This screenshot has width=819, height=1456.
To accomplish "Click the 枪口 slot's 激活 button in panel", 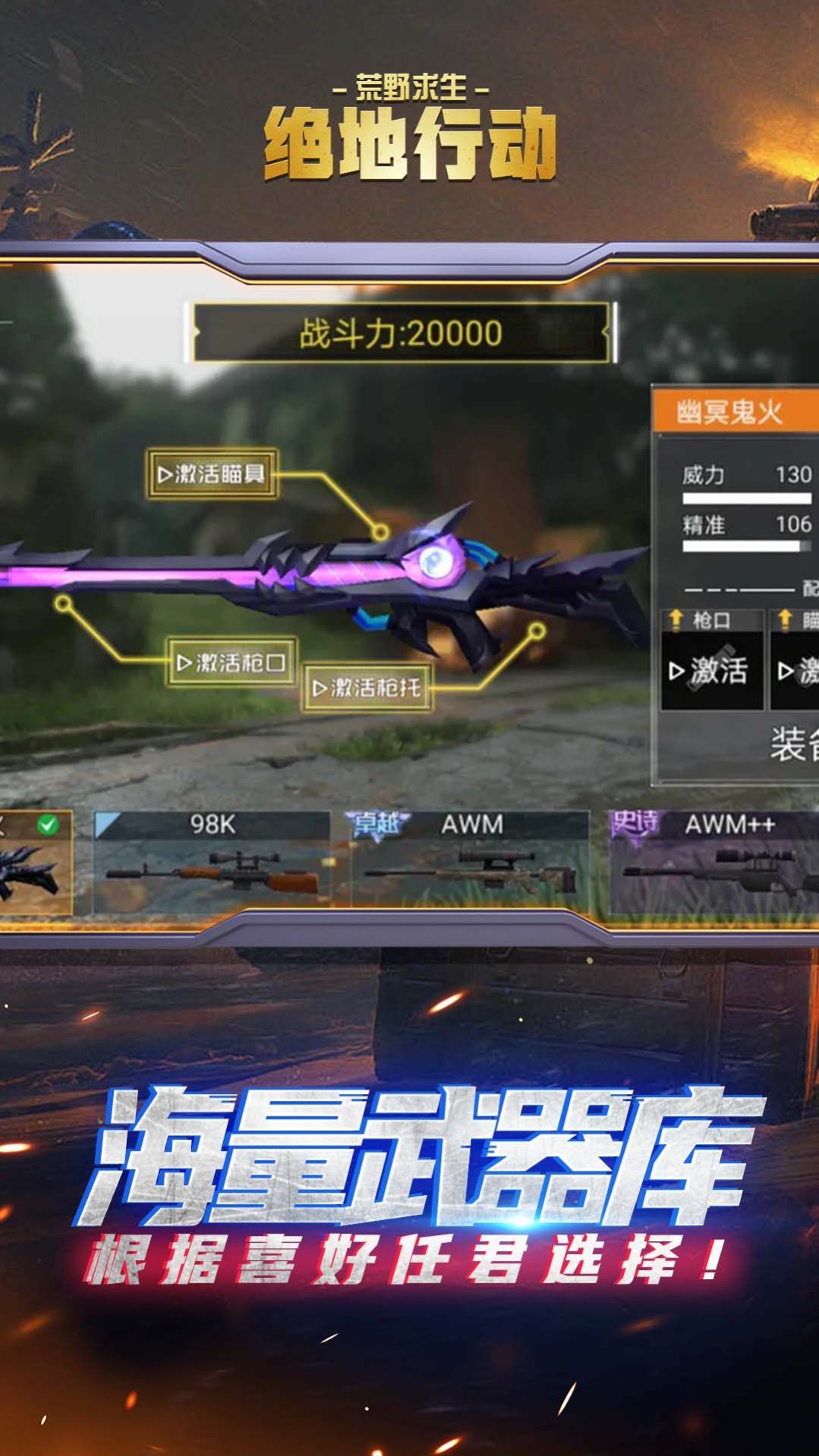I will (711, 671).
